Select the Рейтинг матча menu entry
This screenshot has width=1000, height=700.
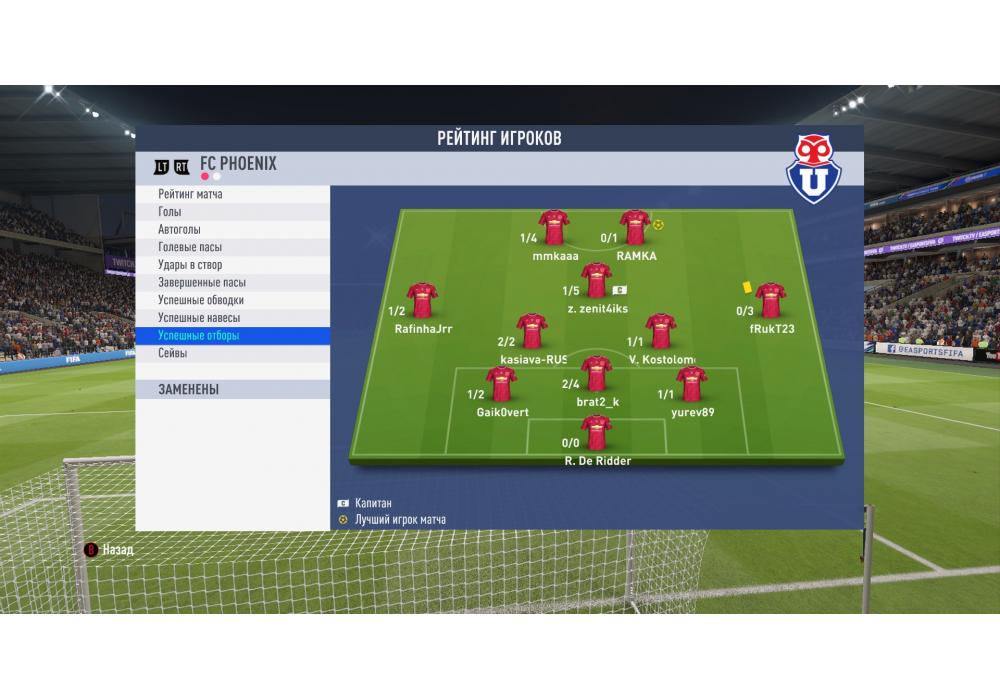click(x=232, y=194)
